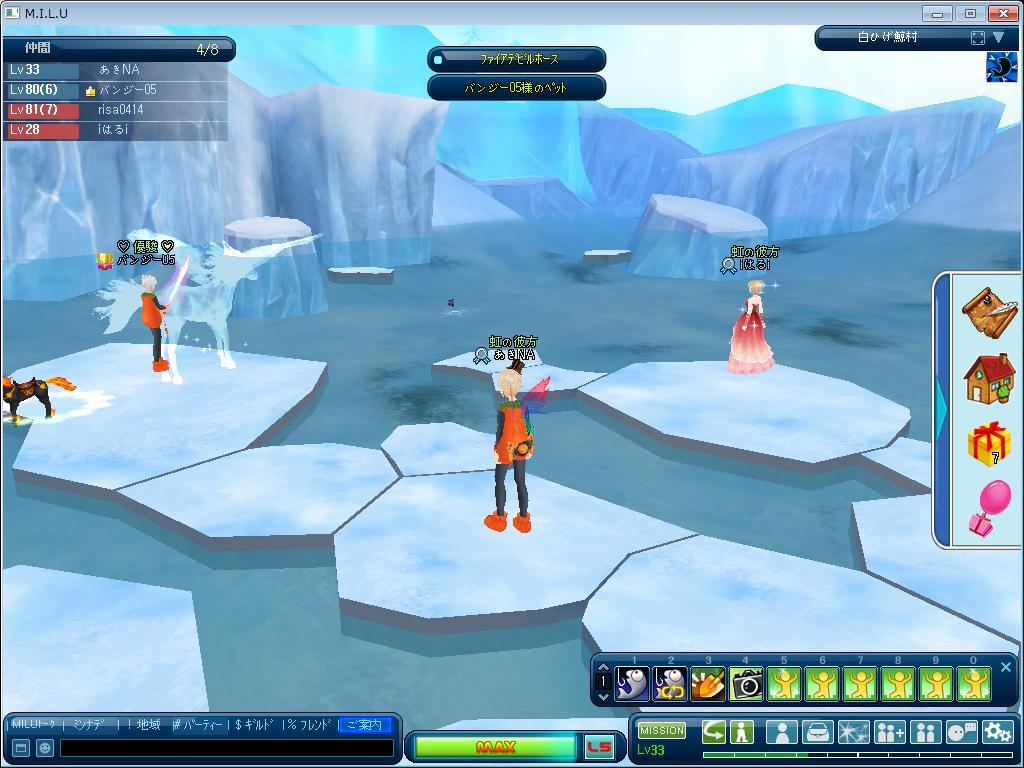Click the add friend people-plus icon
Screen dimensions: 1024x768
tap(889, 732)
